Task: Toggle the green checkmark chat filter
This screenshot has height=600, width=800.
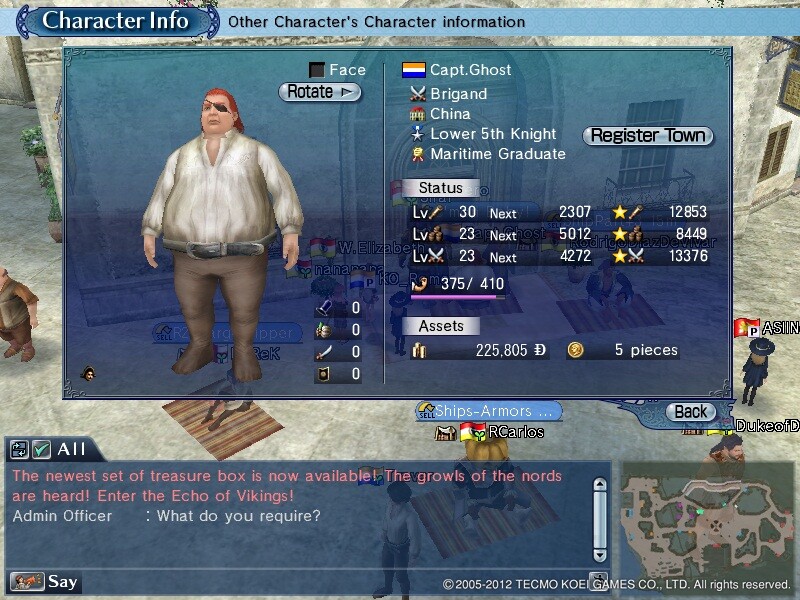Action: 41,450
